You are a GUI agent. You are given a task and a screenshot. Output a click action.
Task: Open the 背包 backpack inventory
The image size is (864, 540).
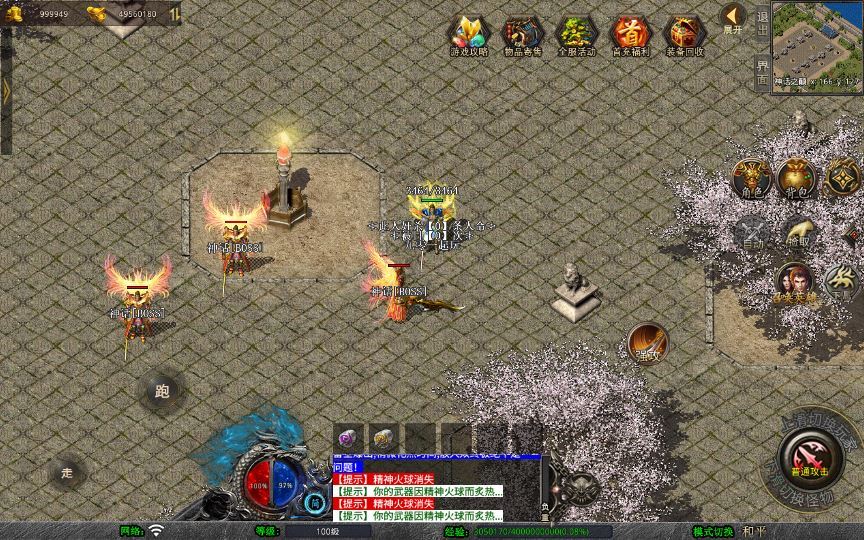(796, 177)
